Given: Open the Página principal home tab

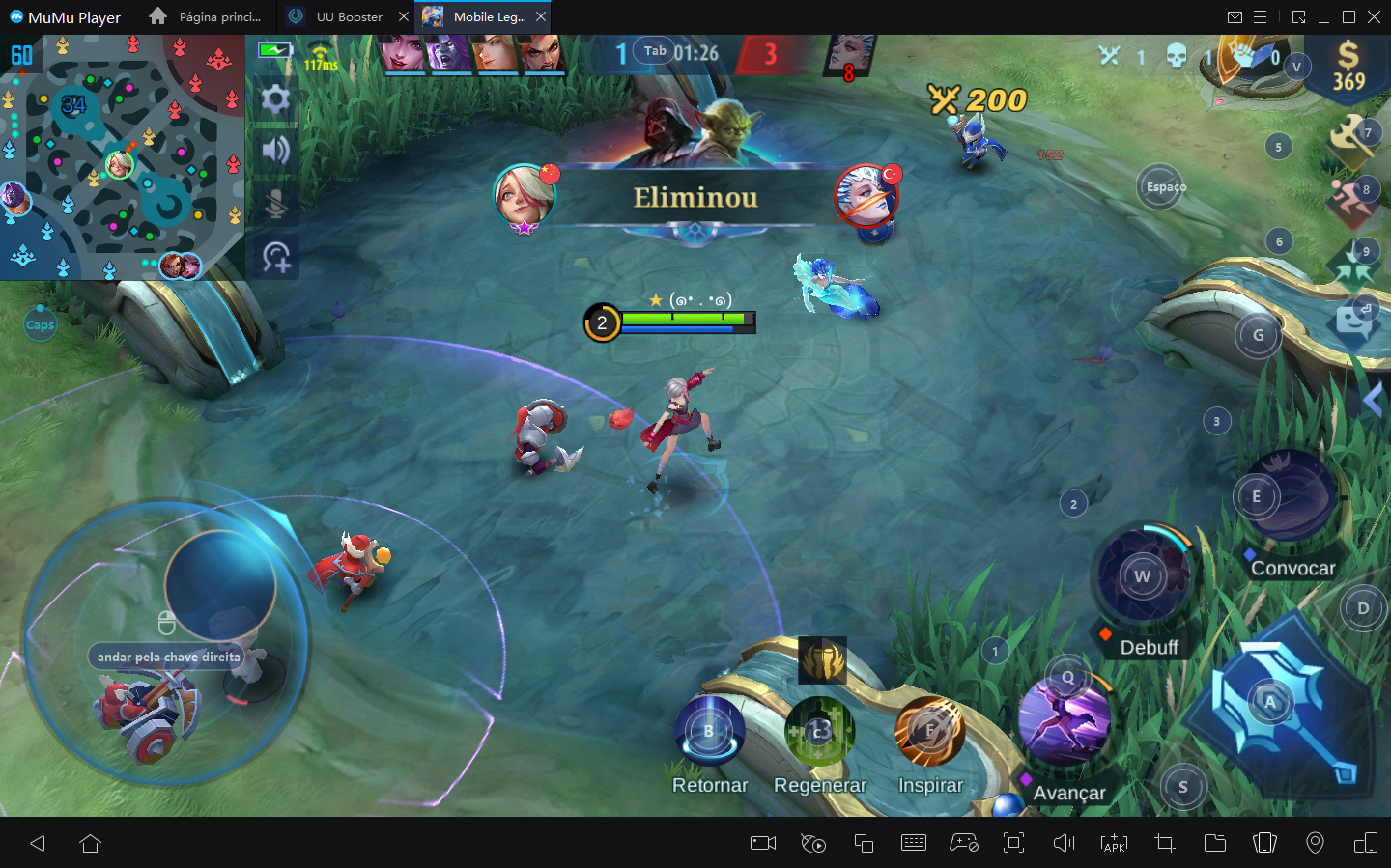Looking at the screenshot, I should point(214,16).
